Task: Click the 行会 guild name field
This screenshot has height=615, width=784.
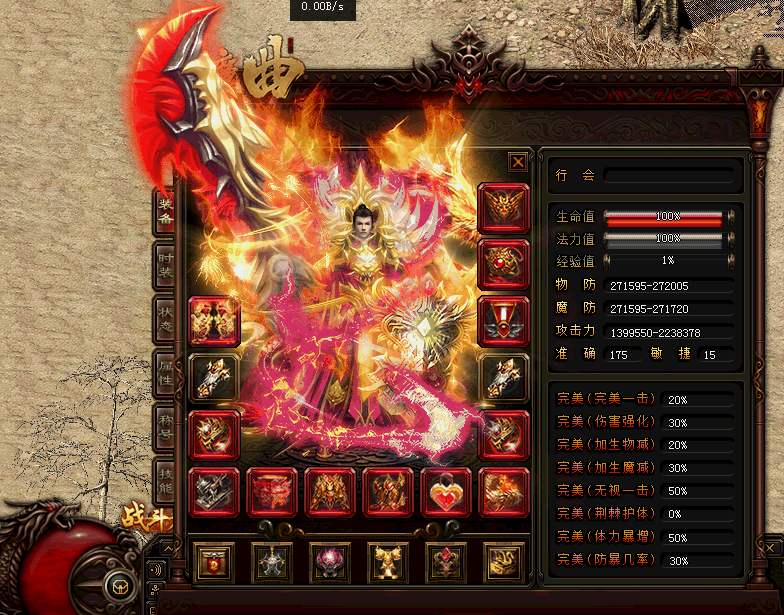Action: click(x=668, y=175)
